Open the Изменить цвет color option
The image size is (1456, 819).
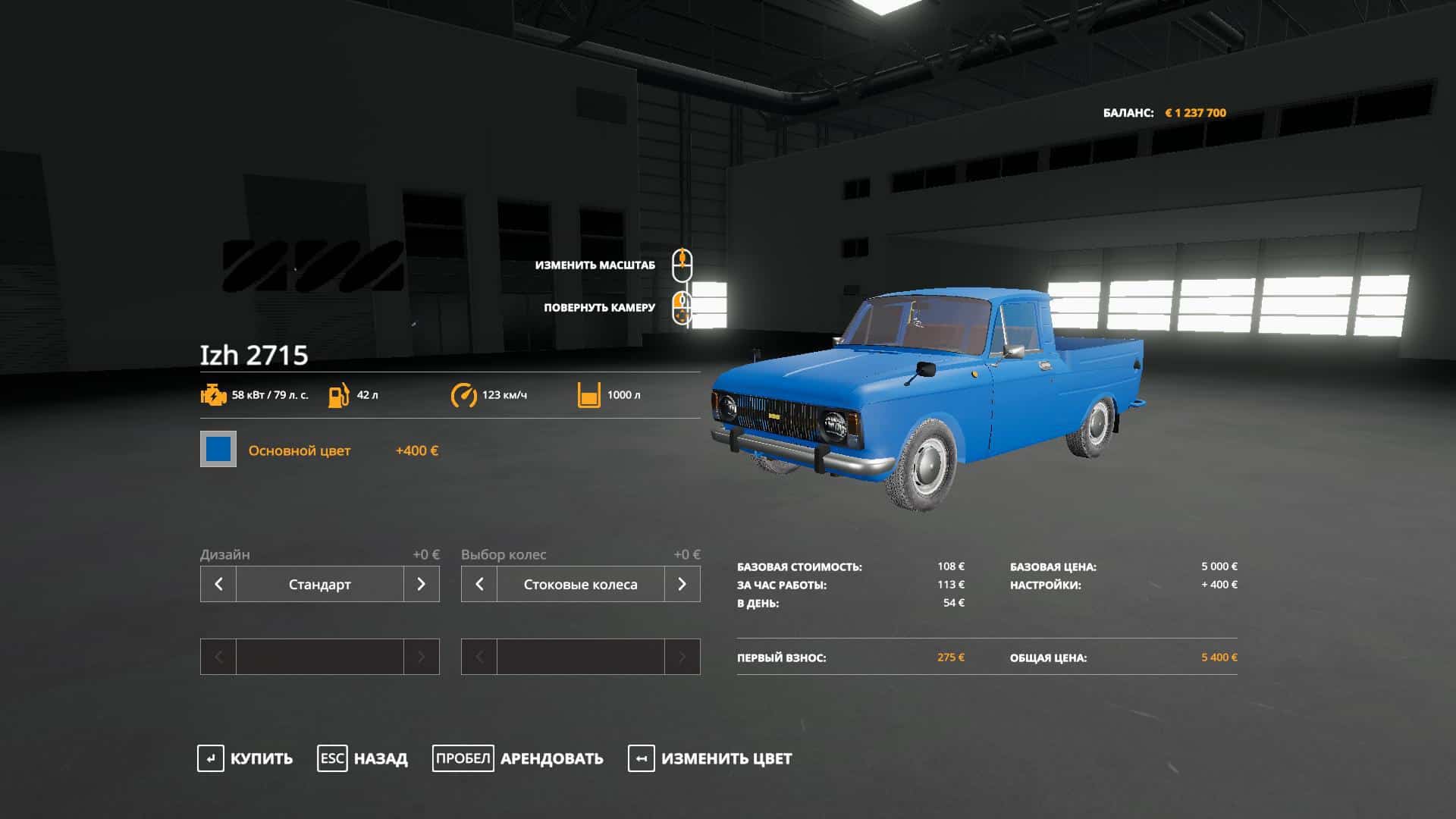(710, 758)
